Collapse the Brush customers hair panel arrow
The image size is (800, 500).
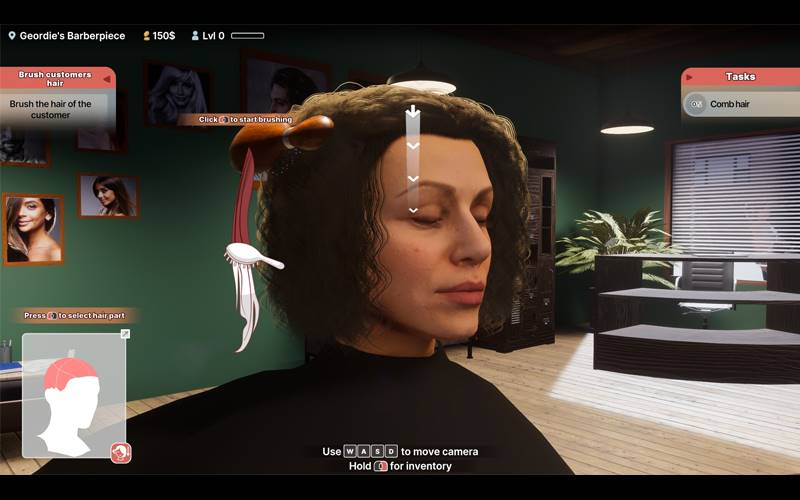(x=108, y=79)
